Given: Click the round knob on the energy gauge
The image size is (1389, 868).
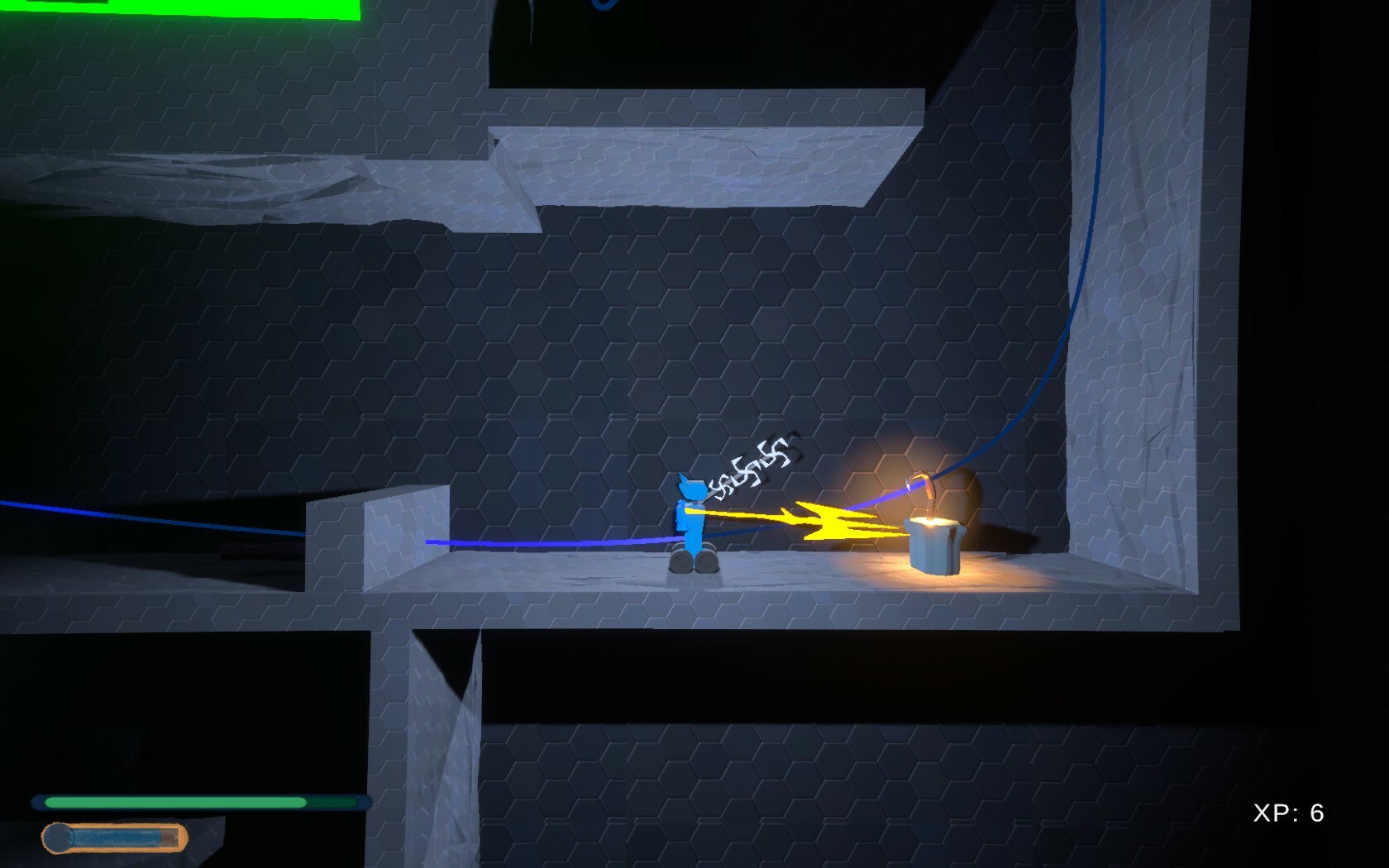Looking at the screenshot, I should pos(60,835).
